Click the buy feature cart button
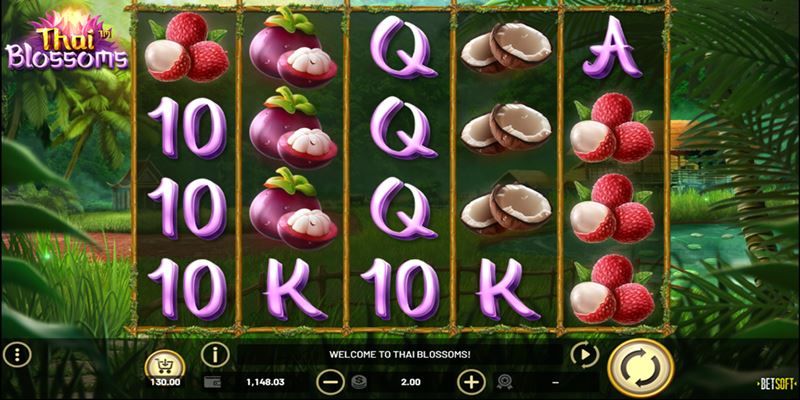Image resolution: width=800 pixels, height=400 pixels. pos(165,364)
